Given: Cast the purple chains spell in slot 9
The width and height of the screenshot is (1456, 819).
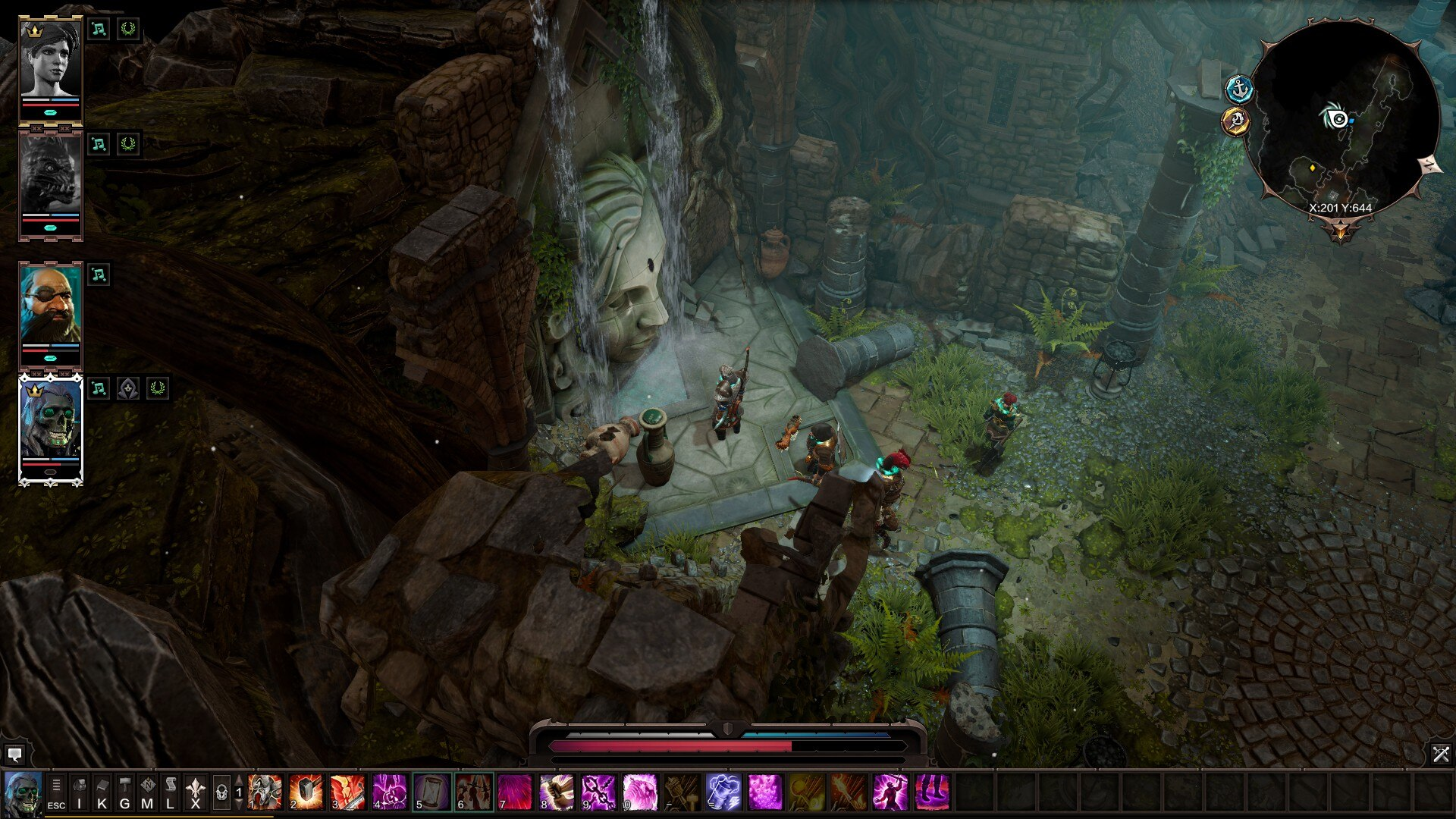Looking at the screenshot, I should (598, 792).
